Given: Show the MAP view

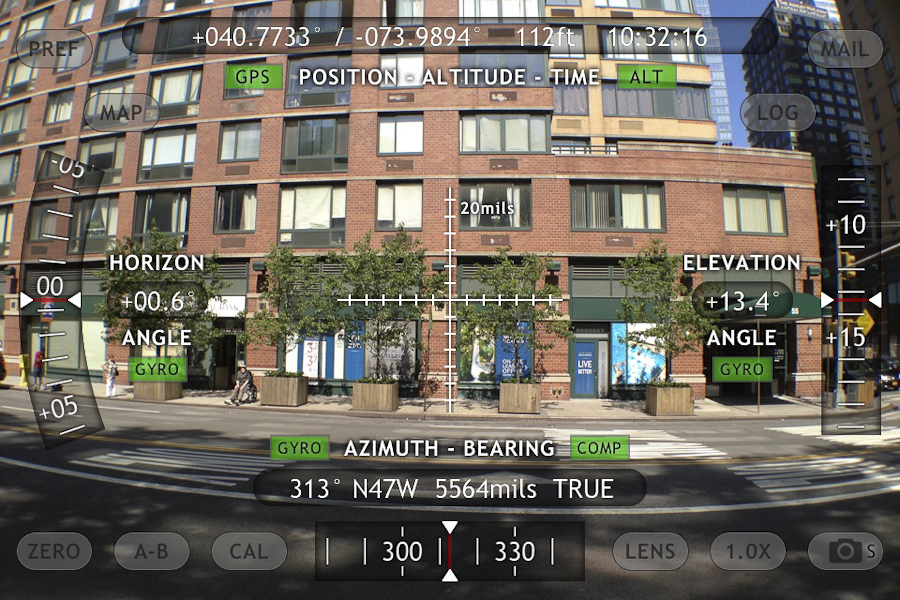Looking at the screenshot, I should (121, 112).
